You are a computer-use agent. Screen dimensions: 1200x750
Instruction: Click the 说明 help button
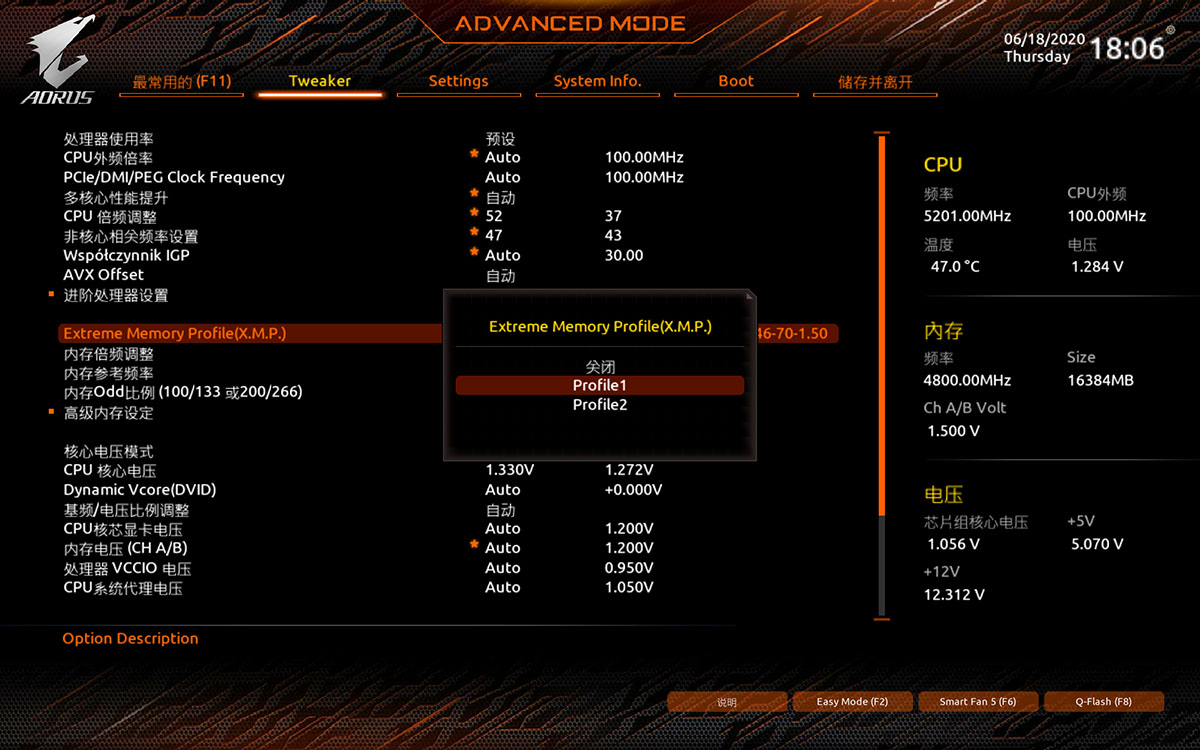pyautogui.click(x=727, y=702)
